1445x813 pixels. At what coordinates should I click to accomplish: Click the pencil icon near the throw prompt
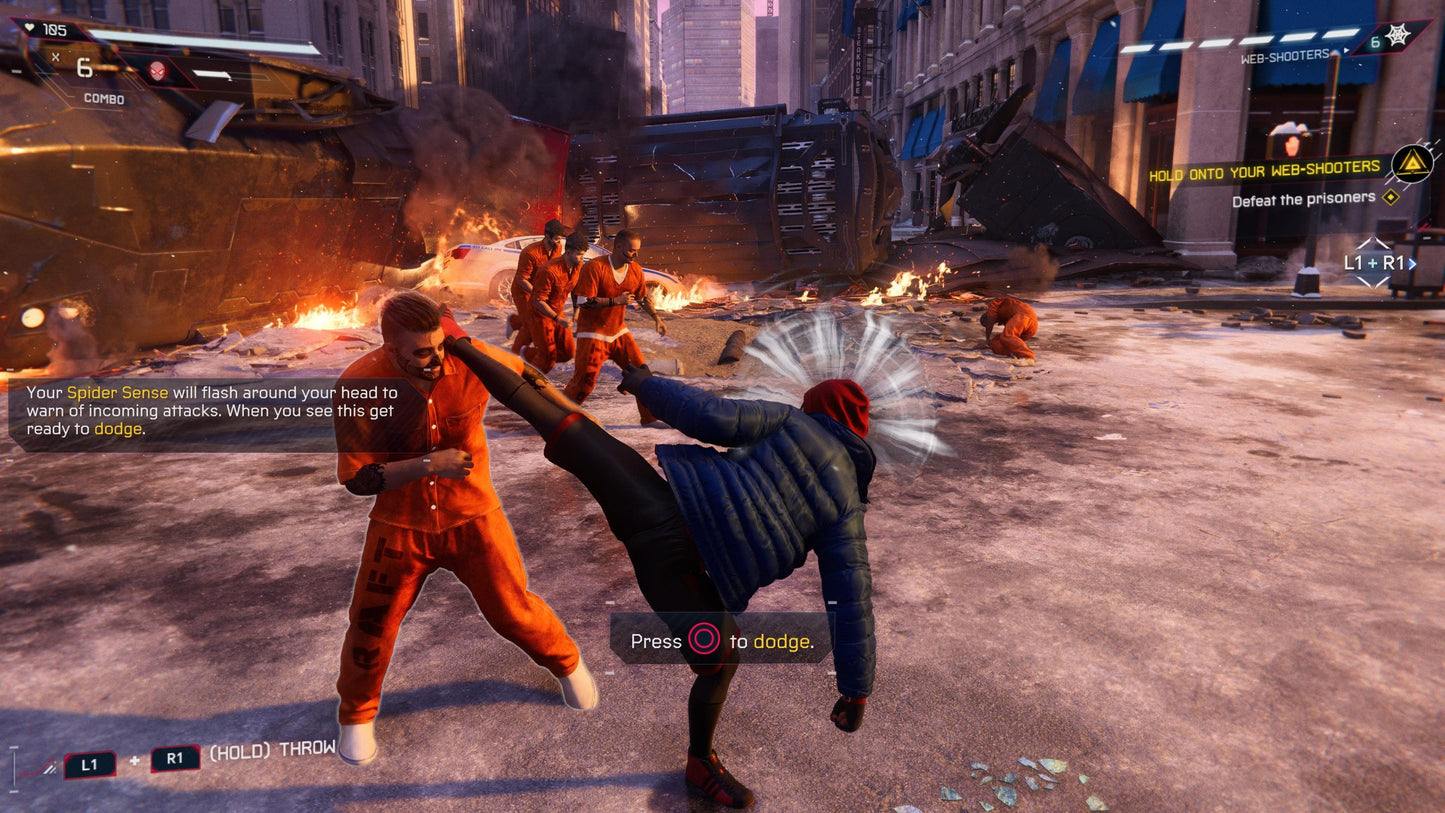click(x=48, y=765)
